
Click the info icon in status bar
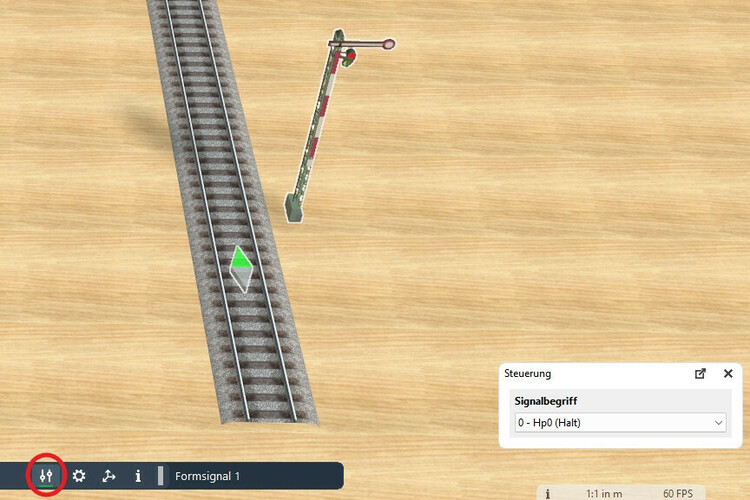click(548, 493)
